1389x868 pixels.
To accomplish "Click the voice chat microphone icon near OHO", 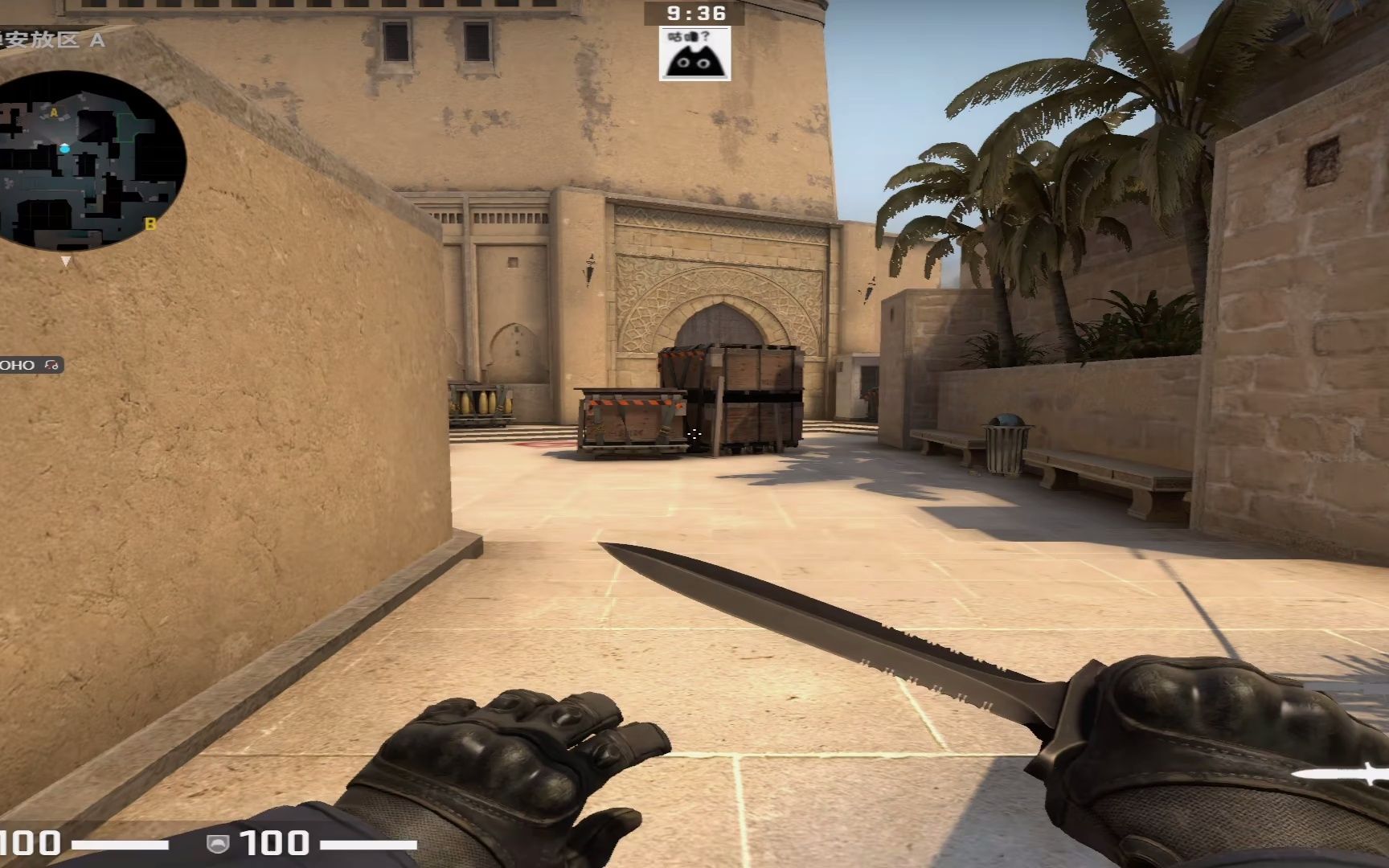I will (51, 364).
